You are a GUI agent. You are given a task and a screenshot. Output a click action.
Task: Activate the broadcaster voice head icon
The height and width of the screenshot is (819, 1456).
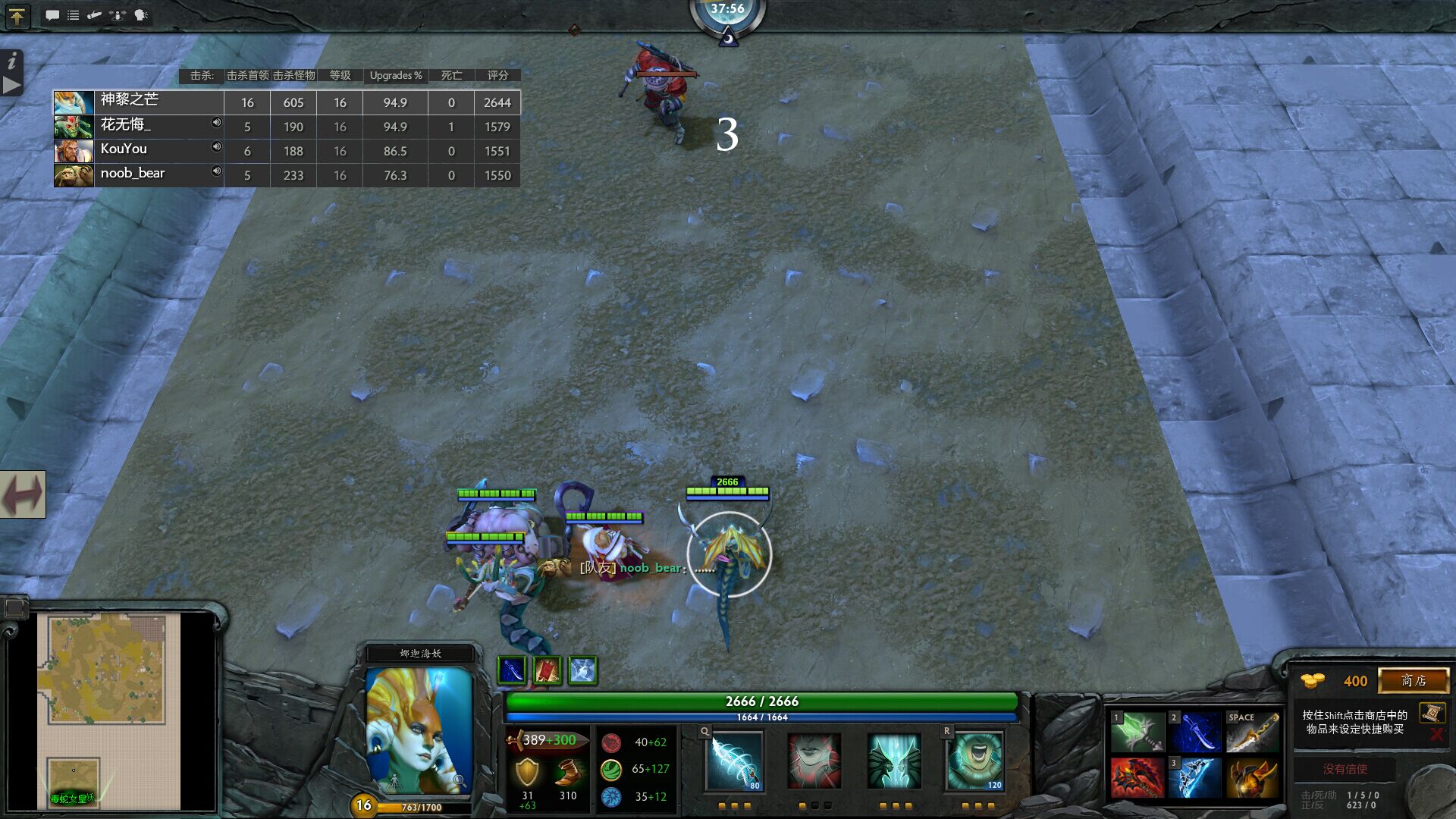(140, 15)
